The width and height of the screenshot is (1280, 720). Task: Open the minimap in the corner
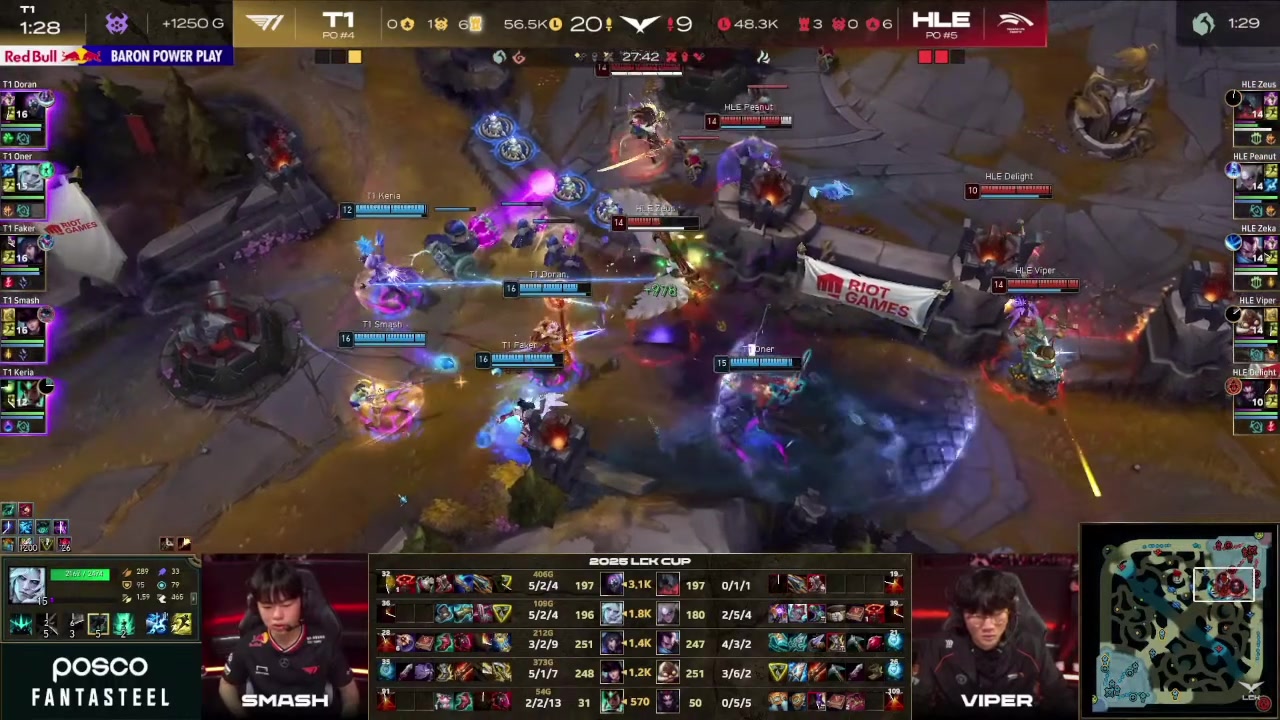pos(1178,620)
